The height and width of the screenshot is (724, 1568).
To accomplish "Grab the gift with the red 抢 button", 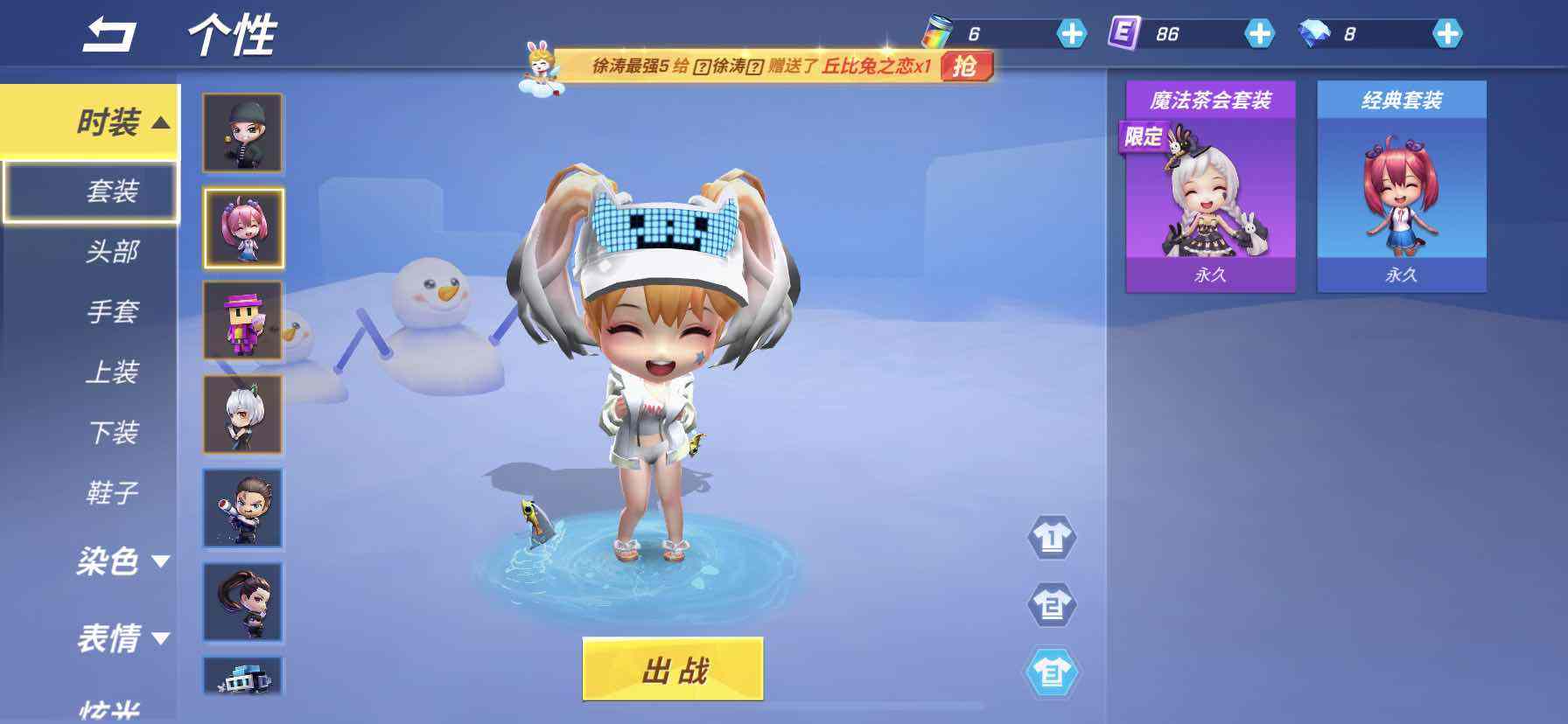I will [966, 66].
